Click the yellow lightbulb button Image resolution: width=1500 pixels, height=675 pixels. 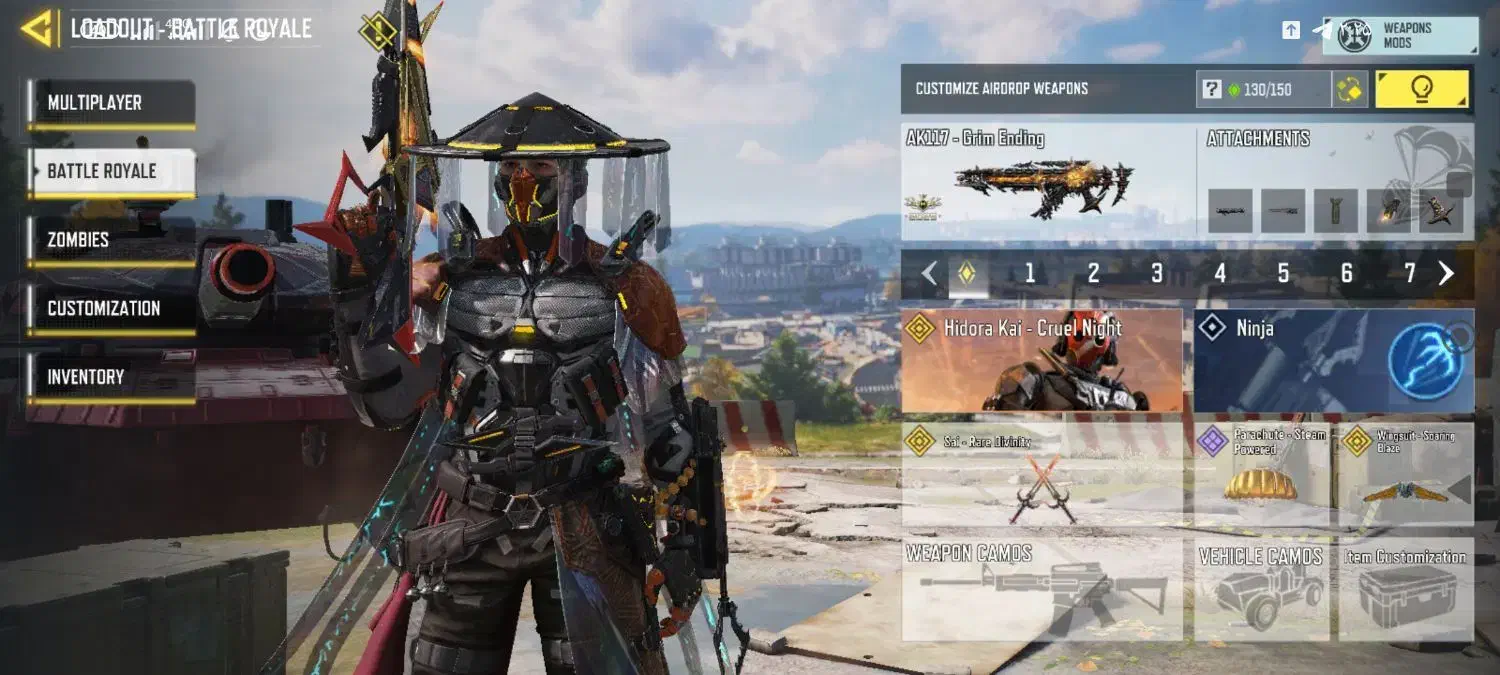click(1421, 89)
